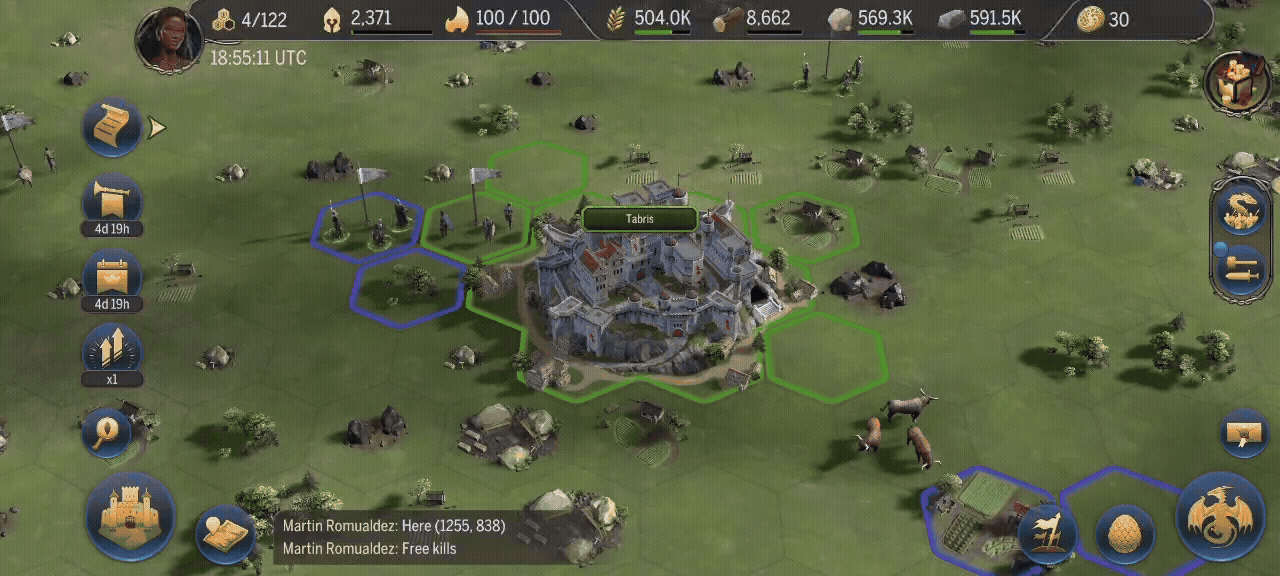The height and width of the screenshot is (576, 1280).
Task: Open the x1 boost arrows icon
Action: click(112, 352)
